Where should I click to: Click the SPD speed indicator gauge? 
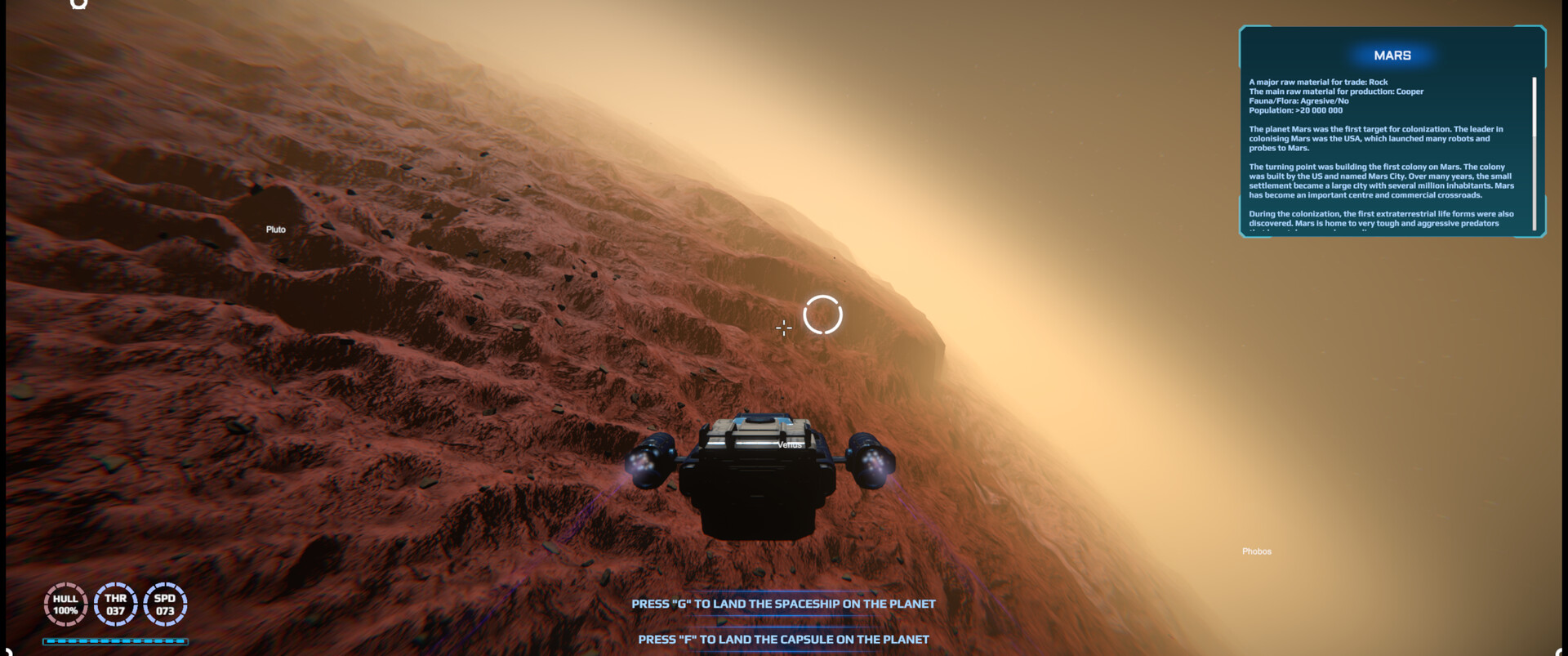coord(164,604)
